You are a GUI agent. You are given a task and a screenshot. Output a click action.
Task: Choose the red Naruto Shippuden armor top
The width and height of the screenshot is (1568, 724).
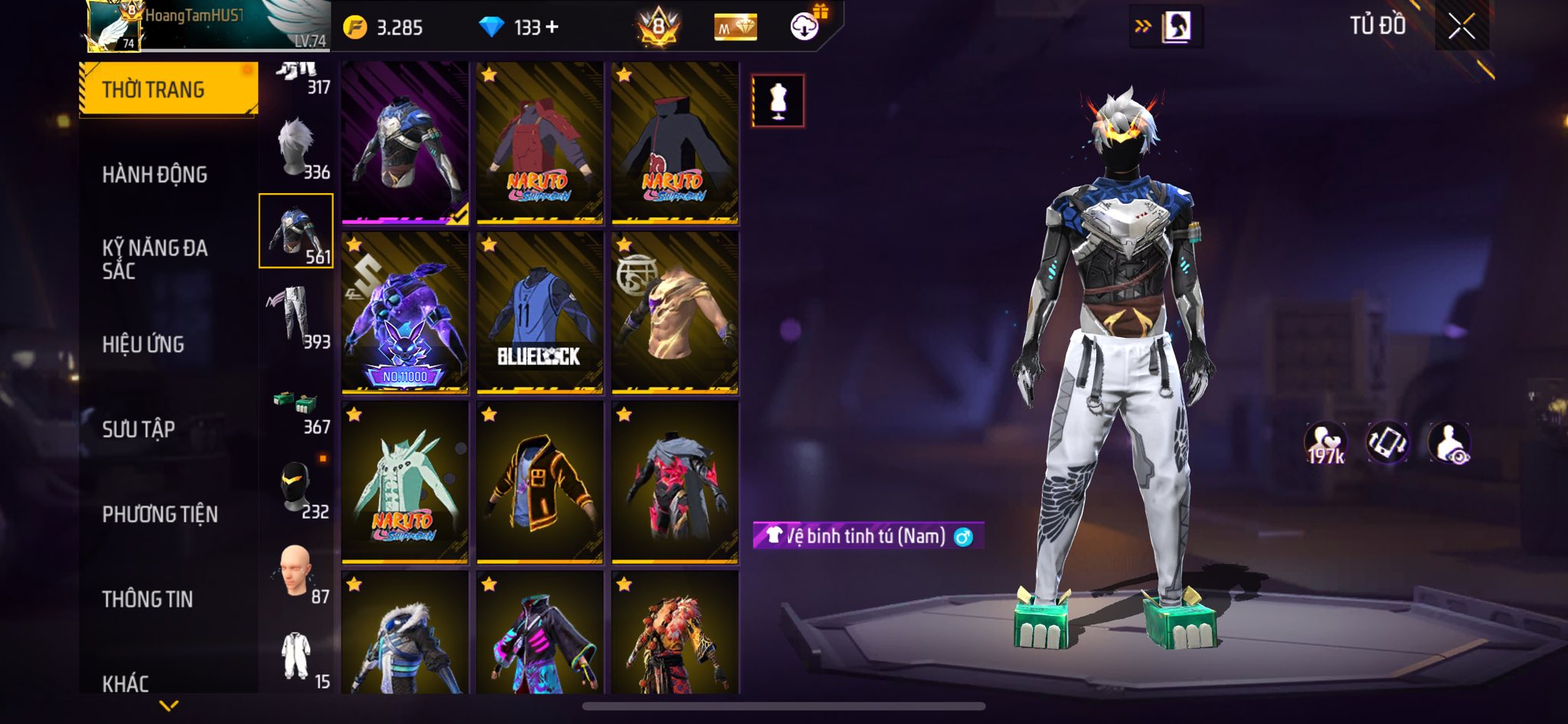coord(540,143)
